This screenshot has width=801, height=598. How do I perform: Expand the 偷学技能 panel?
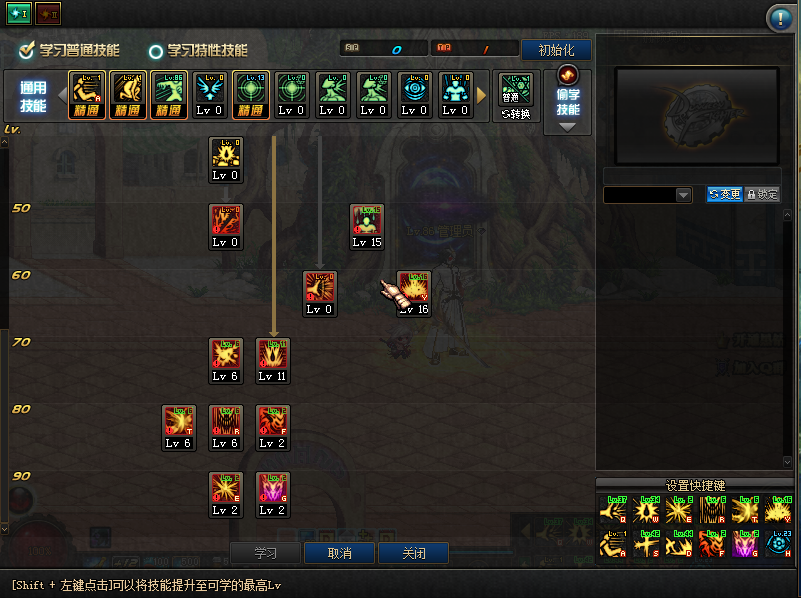click(567, 102)
